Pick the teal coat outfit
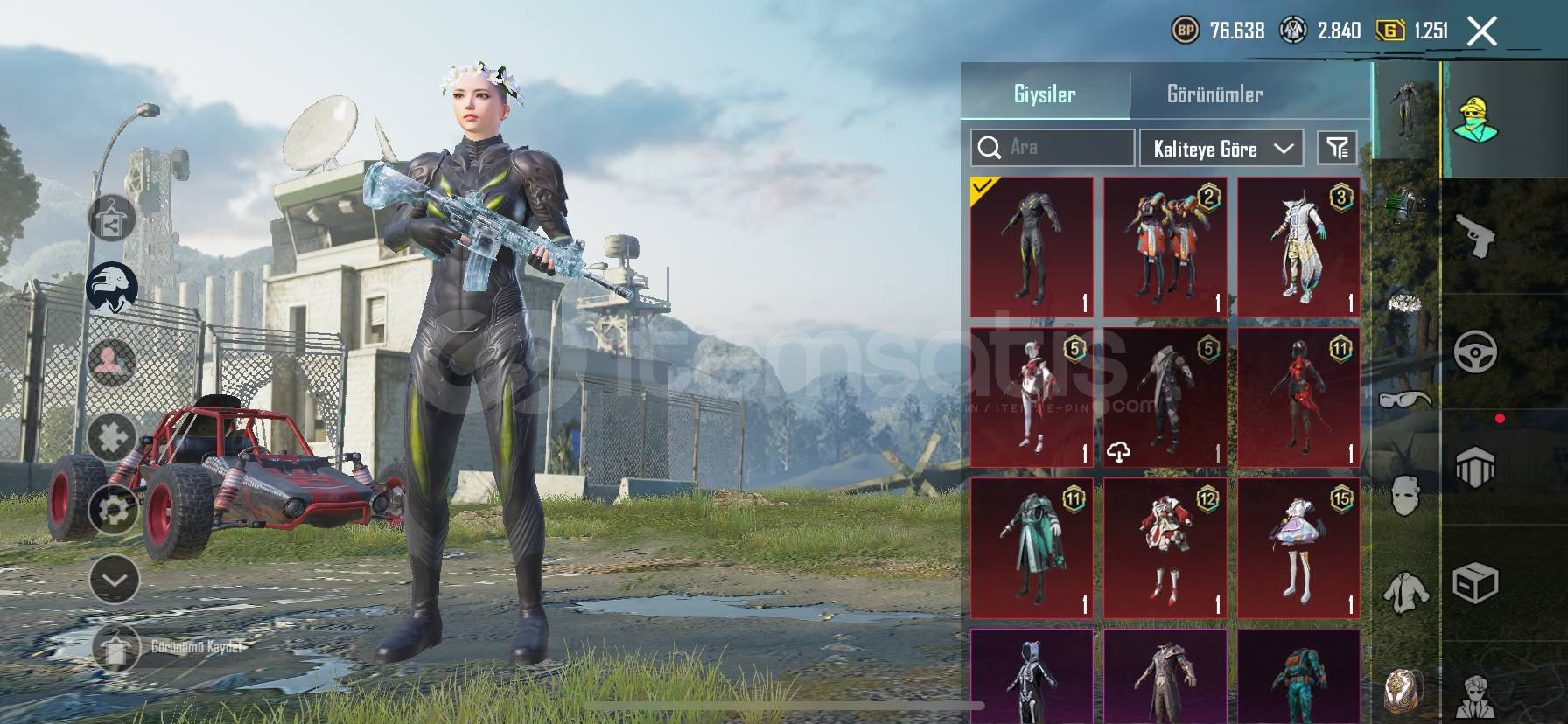1568x724 pixels. click(1032, 548)
